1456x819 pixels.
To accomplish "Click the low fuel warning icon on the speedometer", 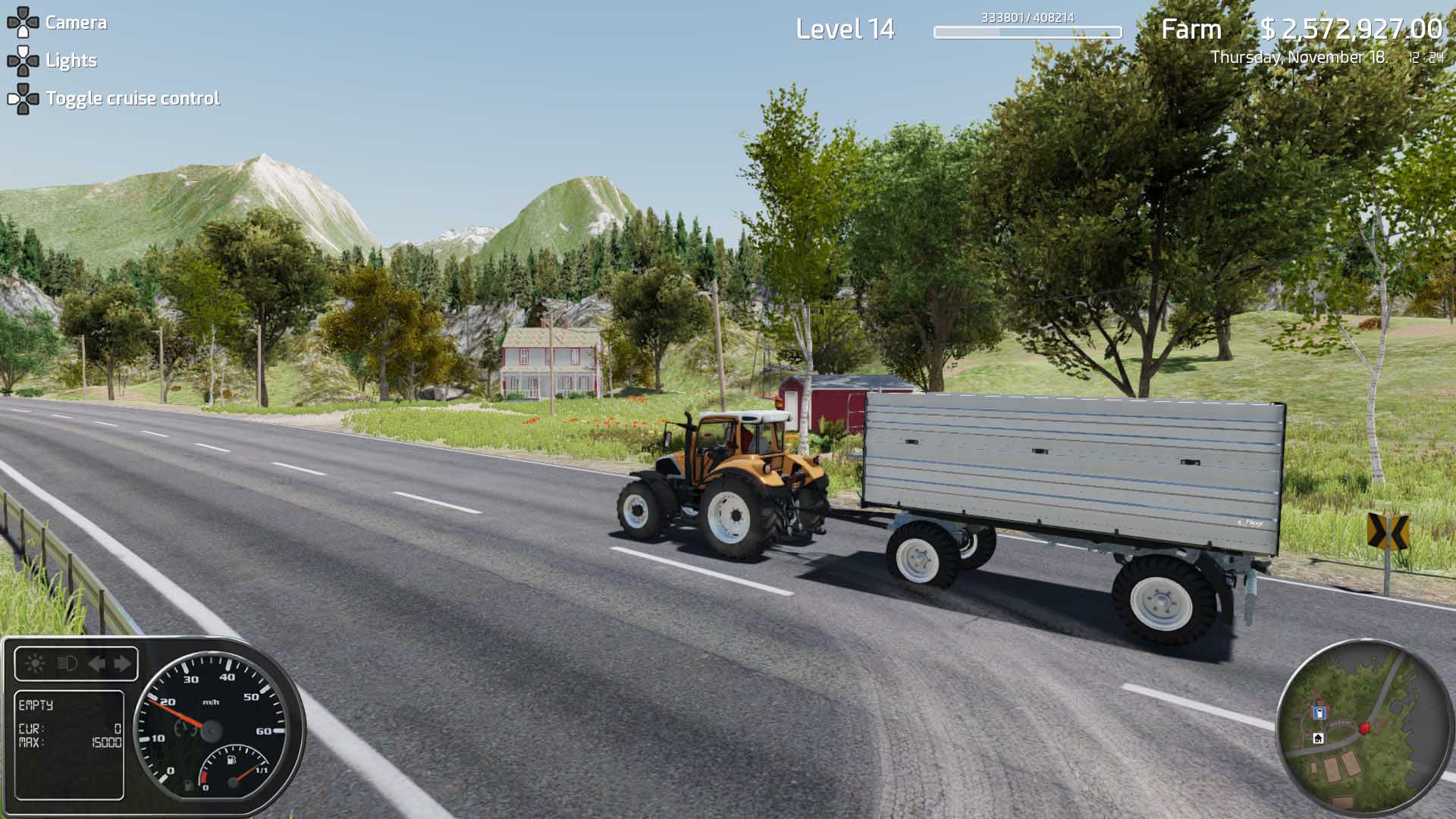I will point(189,786).
